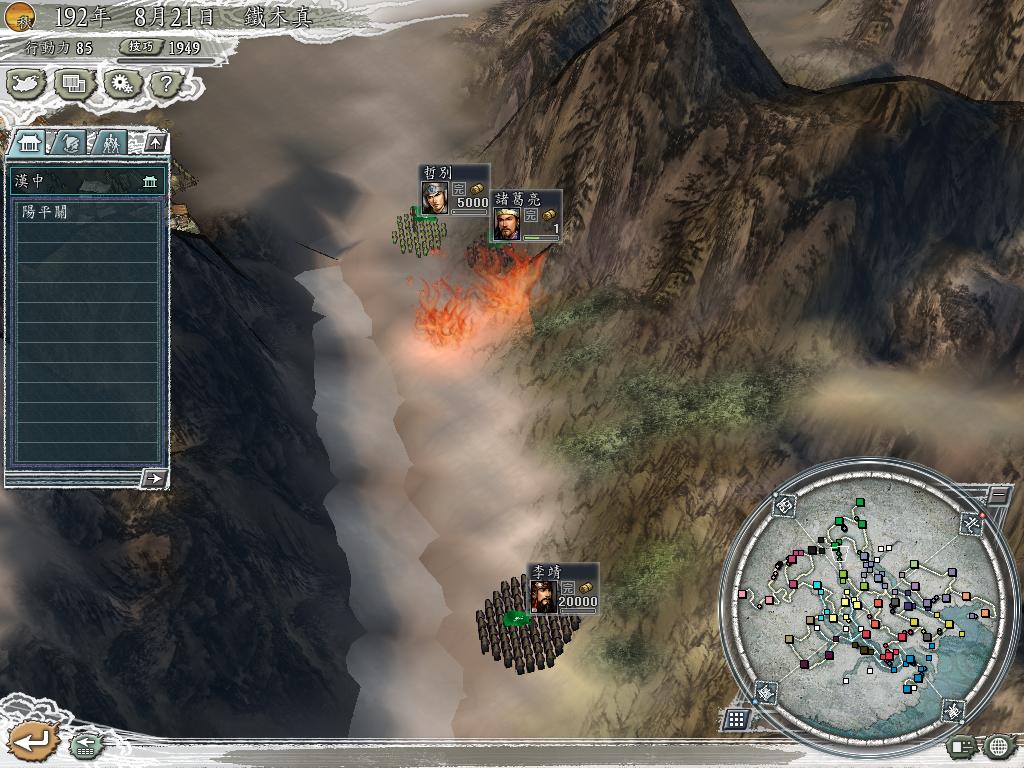Click the overlapping windows icon button
This screenshot has height=768, width=1024.
(x=74, y=84)
